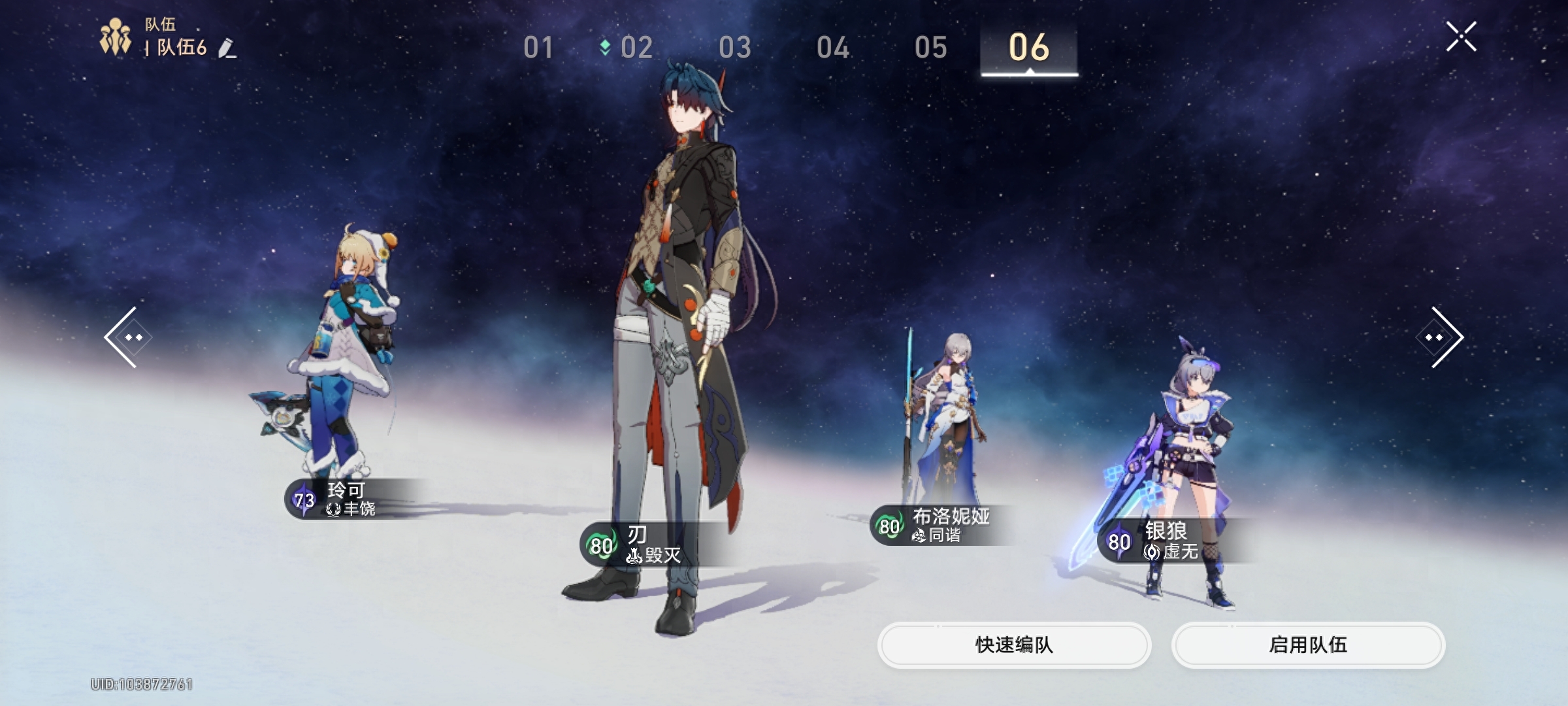Open team tab 03
Image resolution: width=1568 pixels, height=706 pixels.
pos(735,48)
